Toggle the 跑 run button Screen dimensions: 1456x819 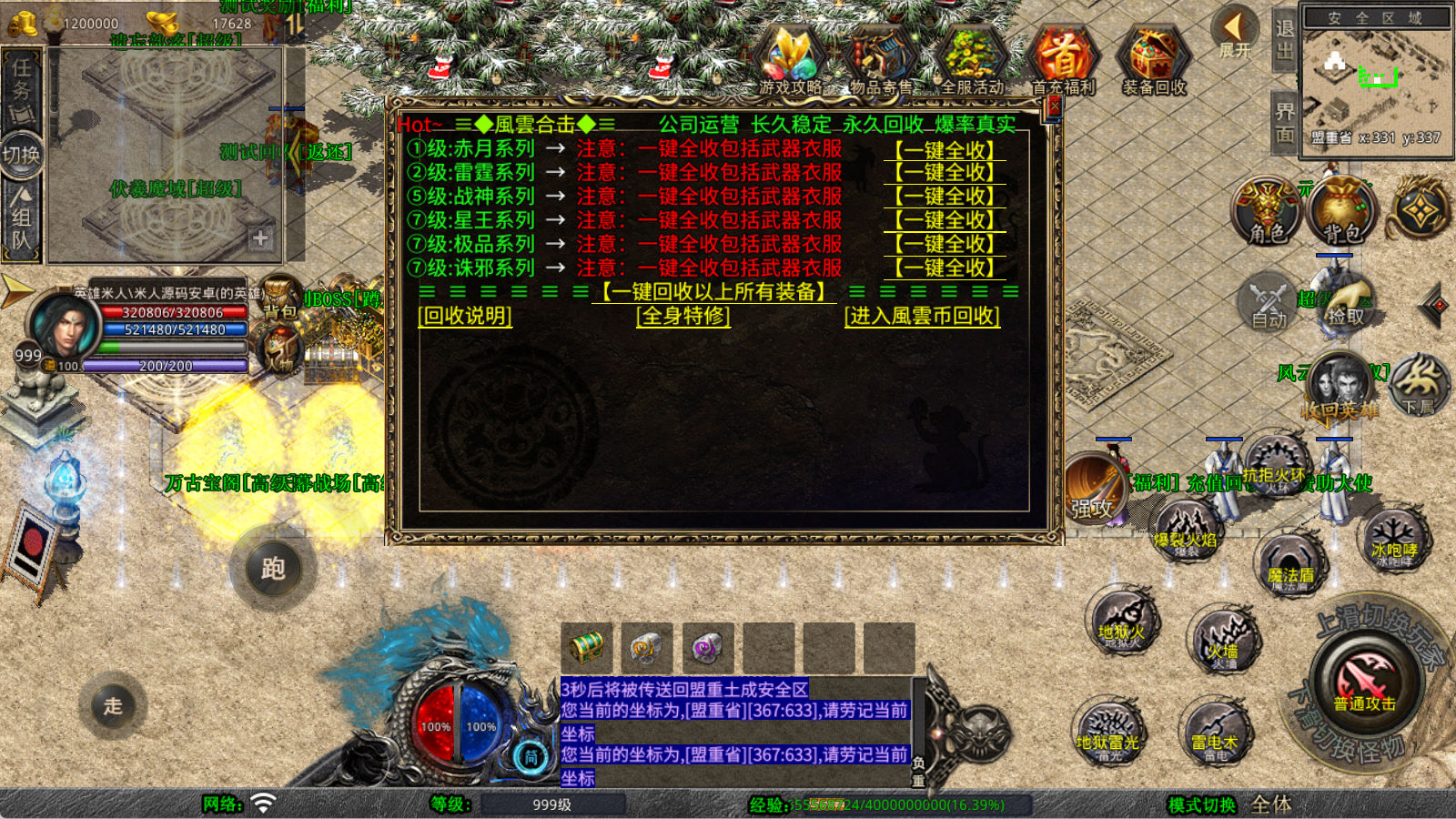[273, 569]
